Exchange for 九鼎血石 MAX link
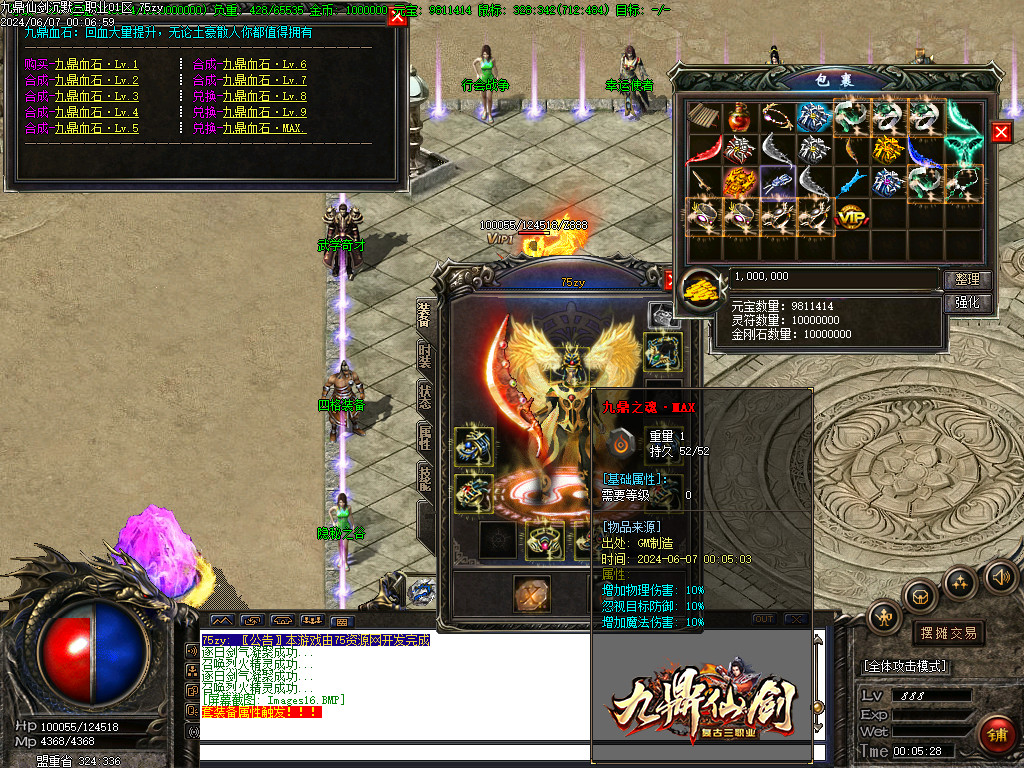Image resolution: width=1024 pixels, height=768 pixels. (250, 128)
